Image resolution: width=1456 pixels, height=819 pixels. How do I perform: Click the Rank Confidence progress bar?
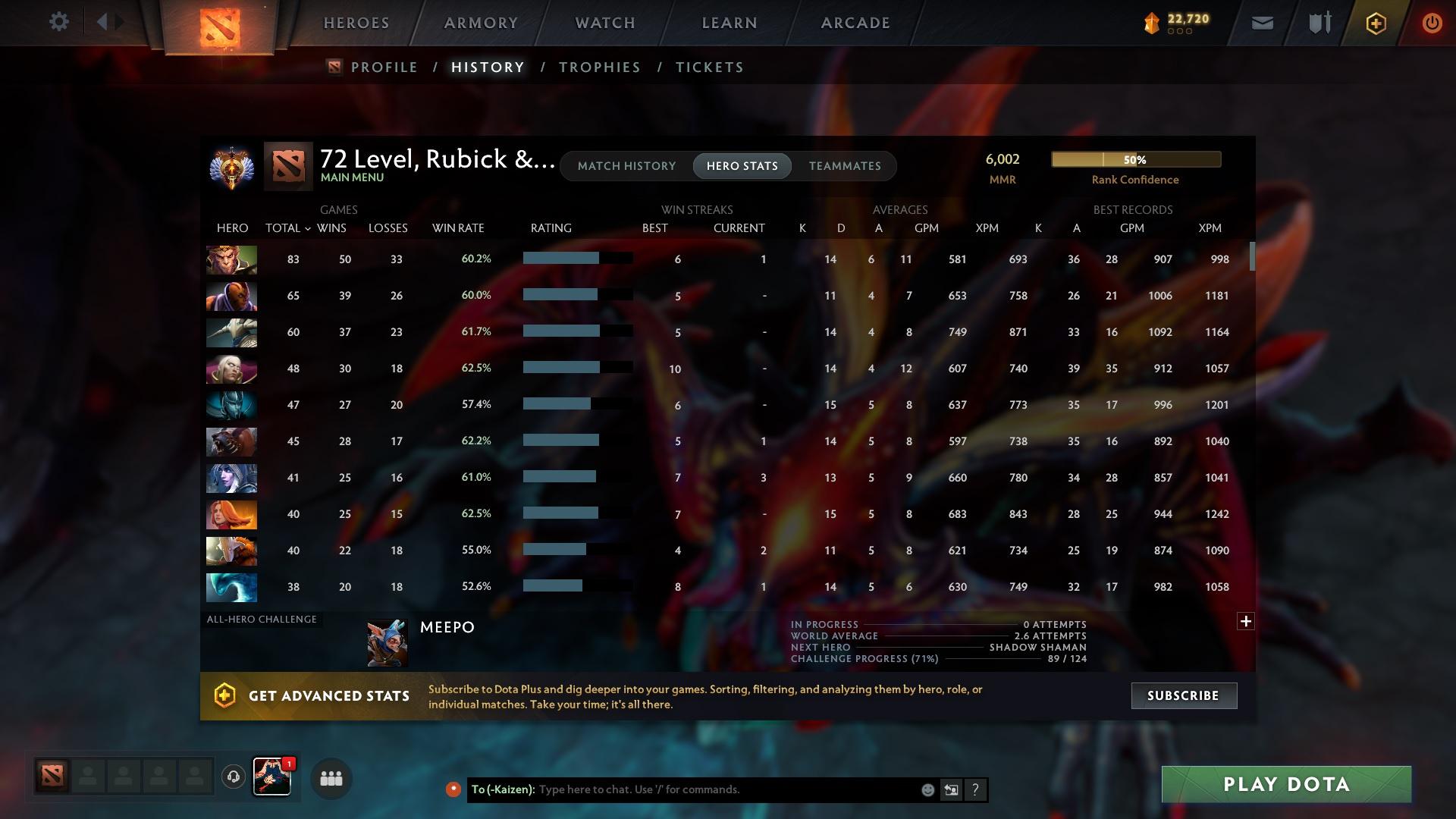(x=1135, y=159)
